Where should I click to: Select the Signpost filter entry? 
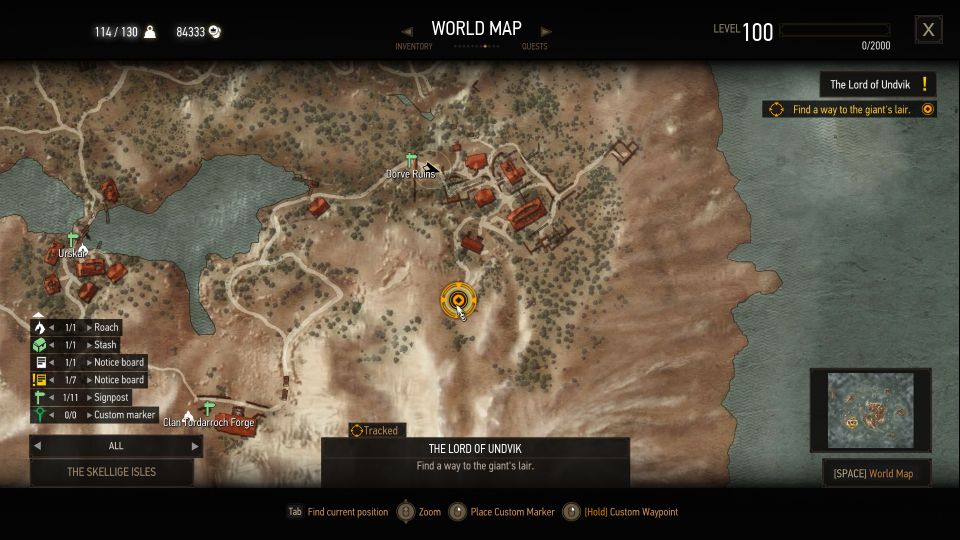pyautogui.click(x=111, y=397)
